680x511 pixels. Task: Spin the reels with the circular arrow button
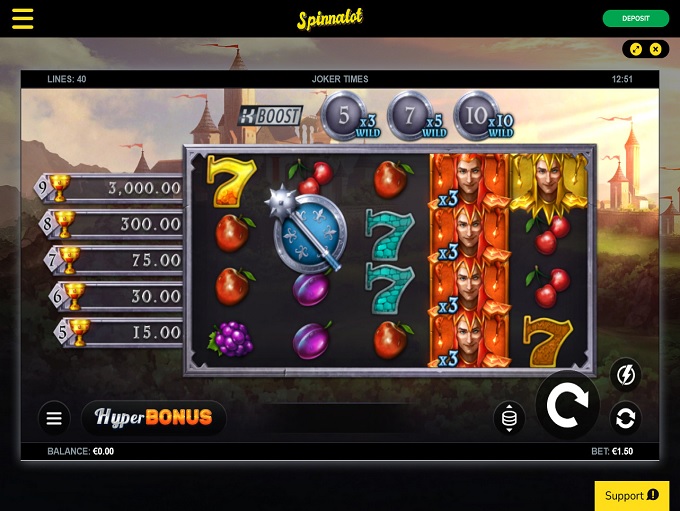(567, 405)
